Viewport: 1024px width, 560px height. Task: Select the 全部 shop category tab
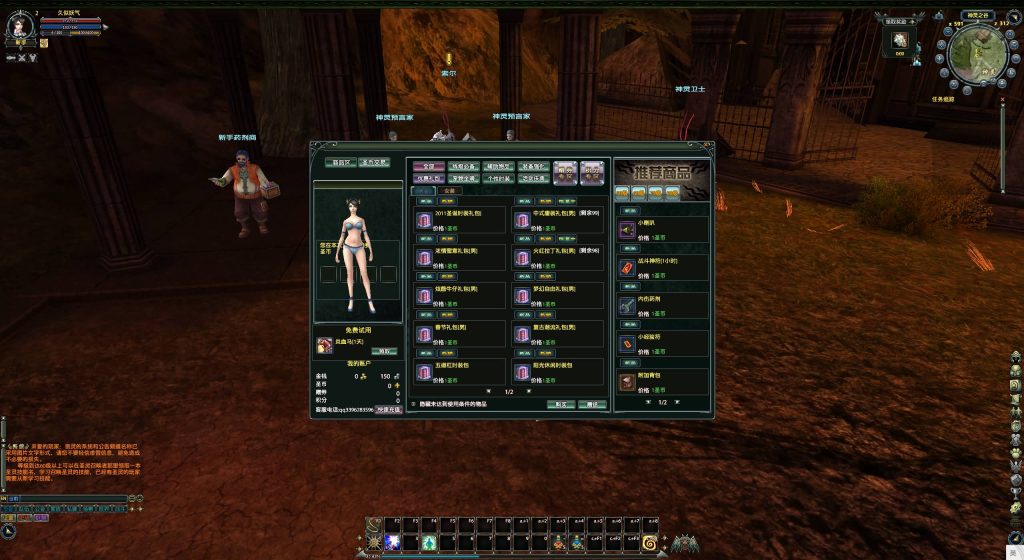429,166
